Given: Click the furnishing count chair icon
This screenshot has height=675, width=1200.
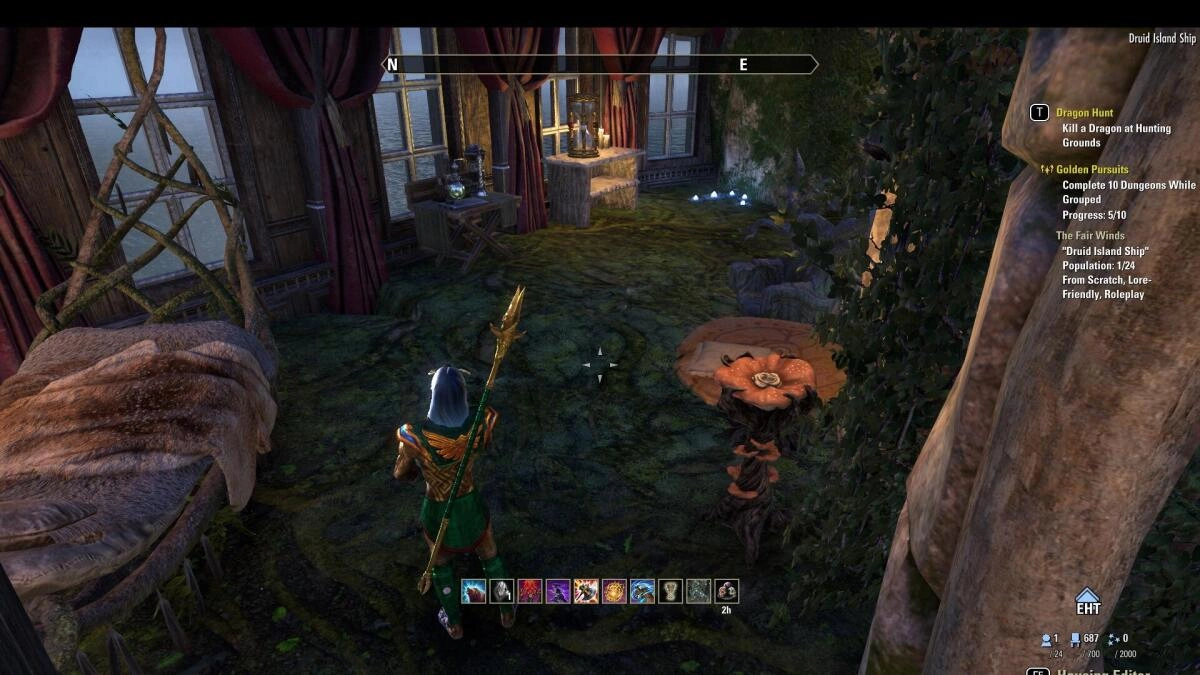Looking at the screenshot, I should [x=1075, y=638].
